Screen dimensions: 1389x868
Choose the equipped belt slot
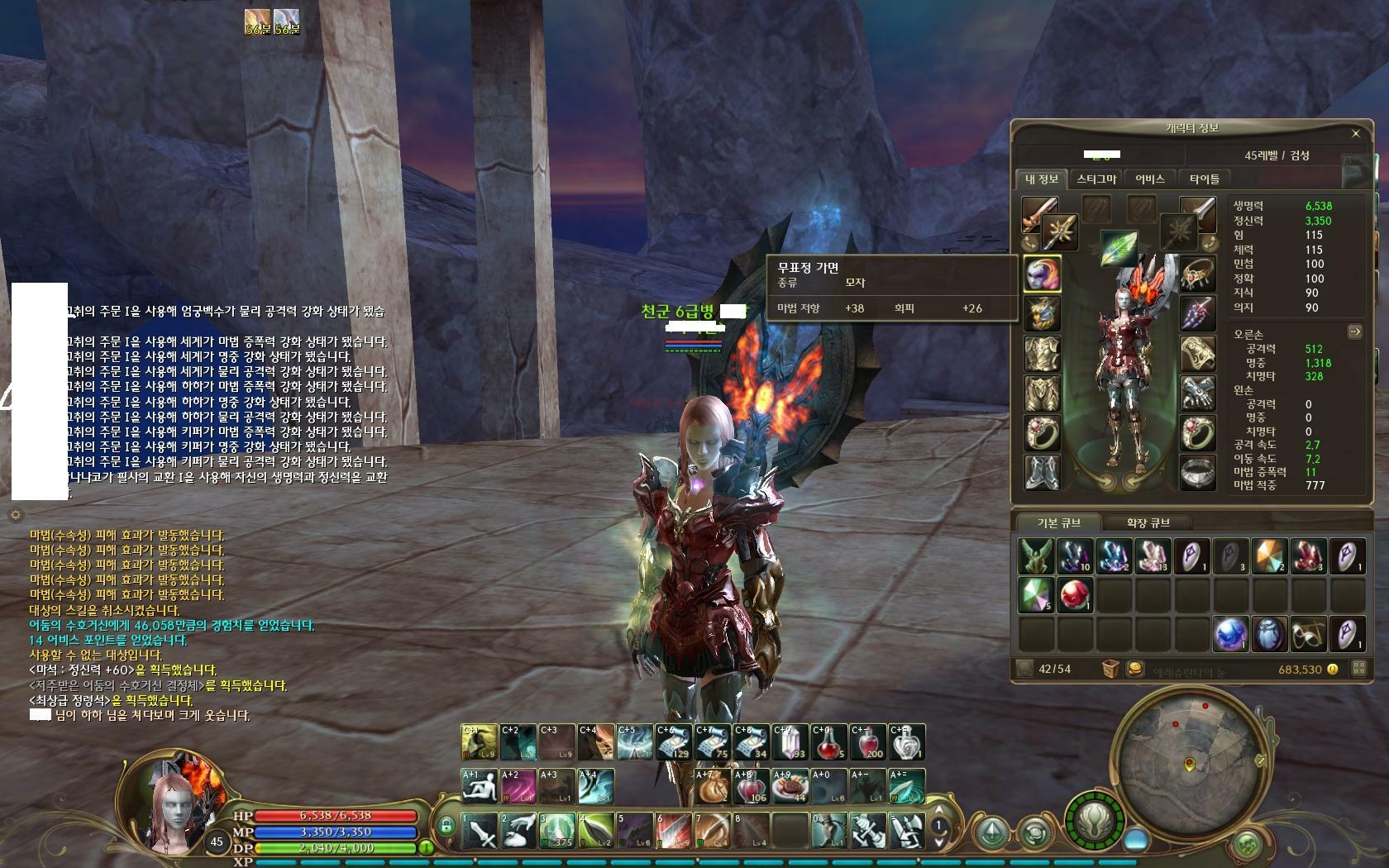(1196, 471)
